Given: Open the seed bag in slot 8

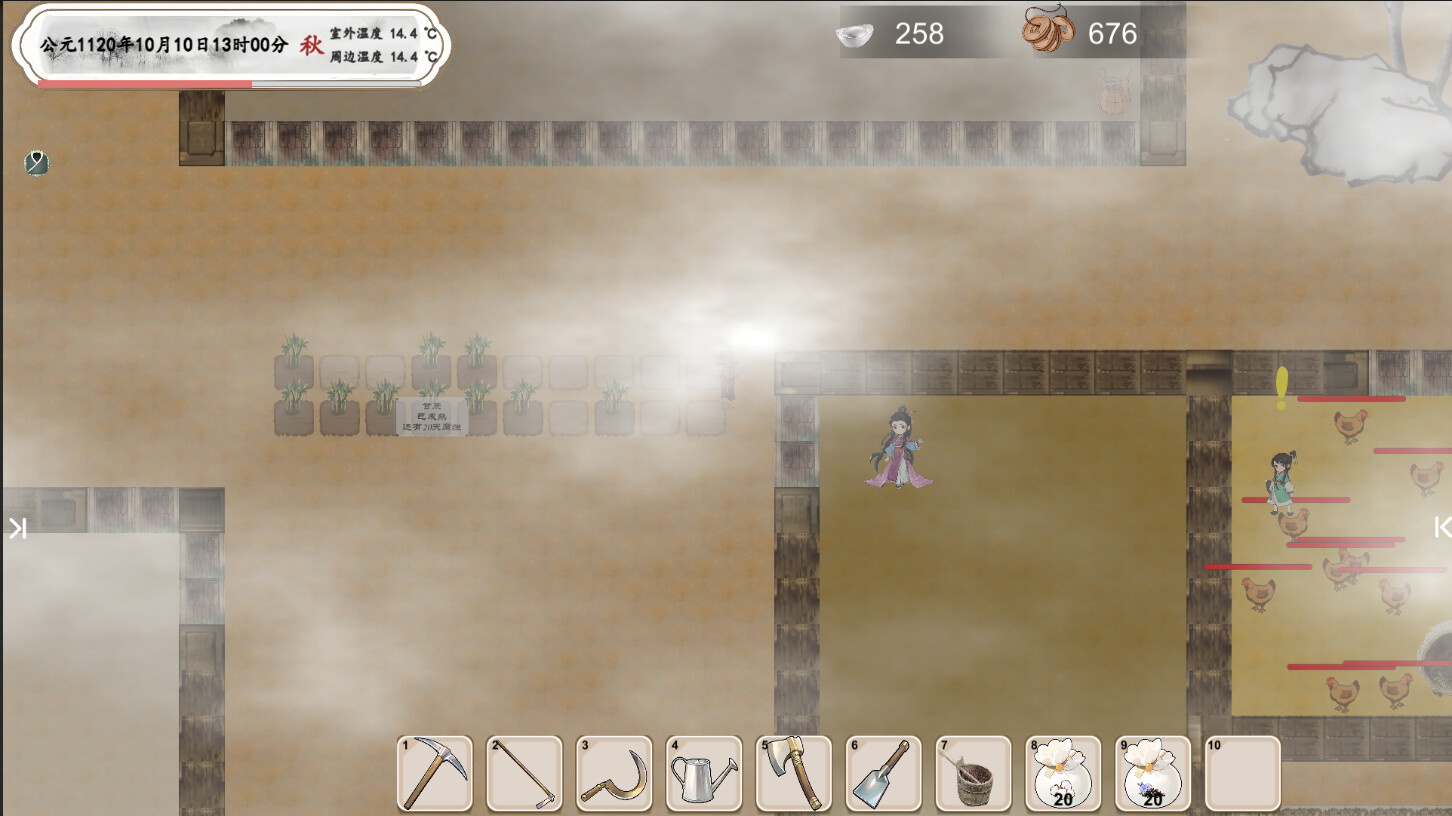Looking at the screenshot, I should click(1064, 773).
